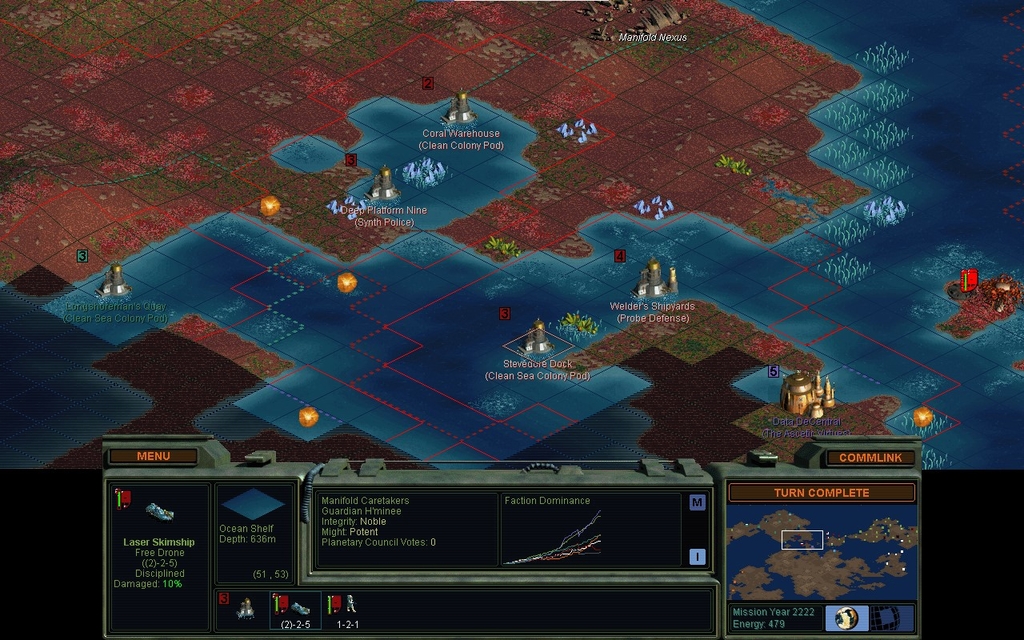The height and width of the screenshot is (640, 1024).
Task: Open the COMMLINK panel
Action: pos(870,457)
